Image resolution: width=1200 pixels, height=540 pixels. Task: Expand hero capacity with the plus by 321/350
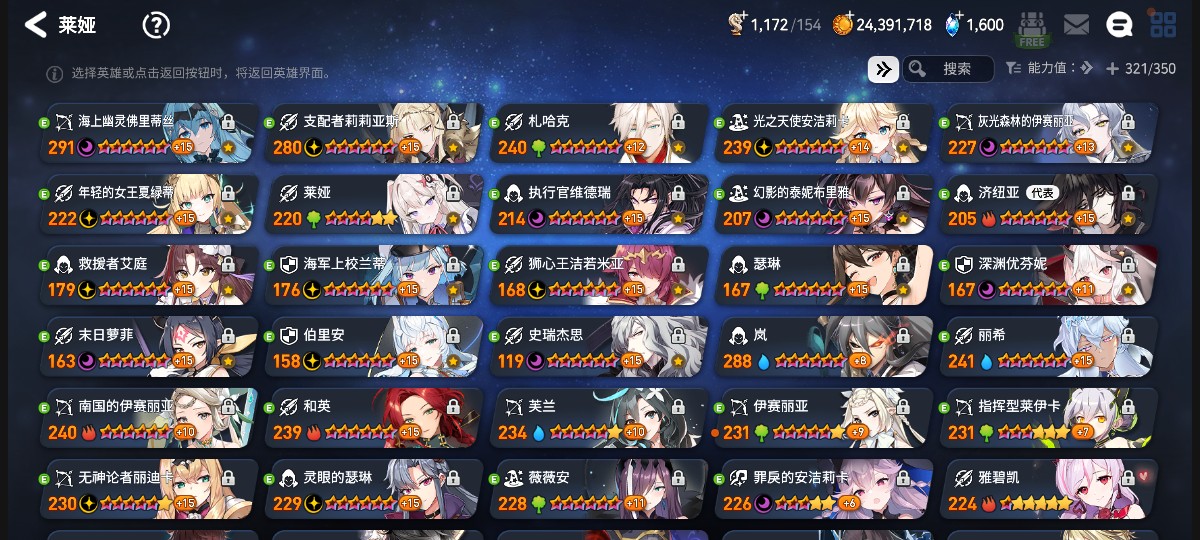[1112, 69]
